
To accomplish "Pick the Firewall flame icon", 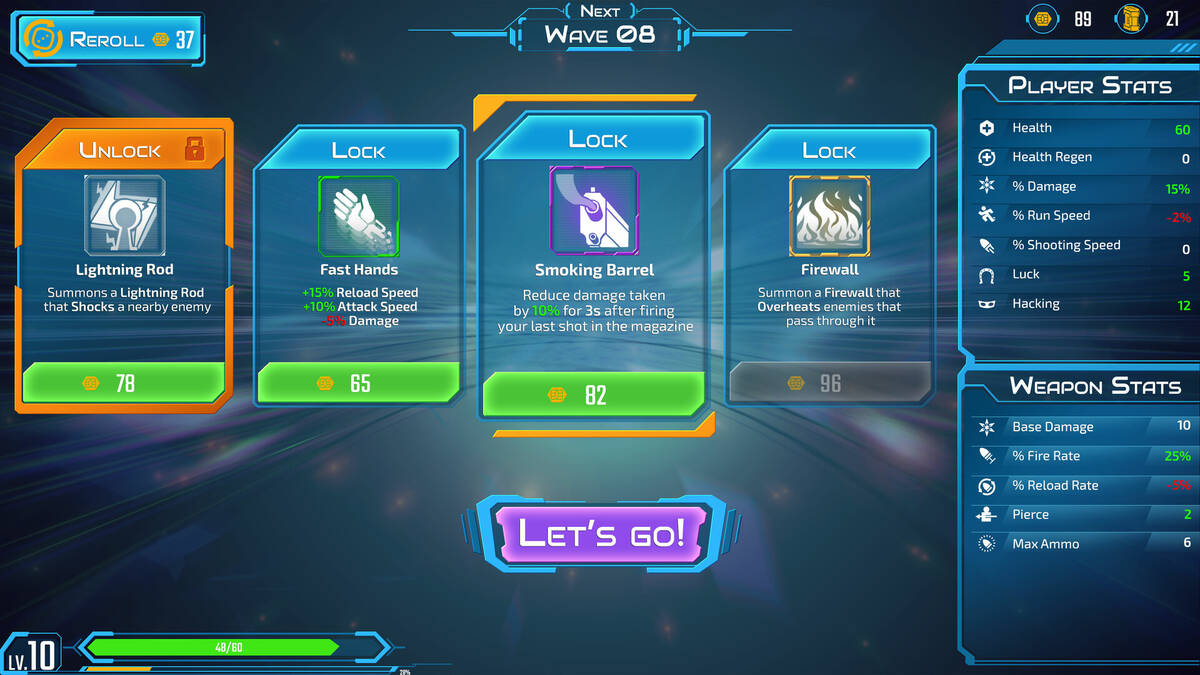I will tap(829, 215).
